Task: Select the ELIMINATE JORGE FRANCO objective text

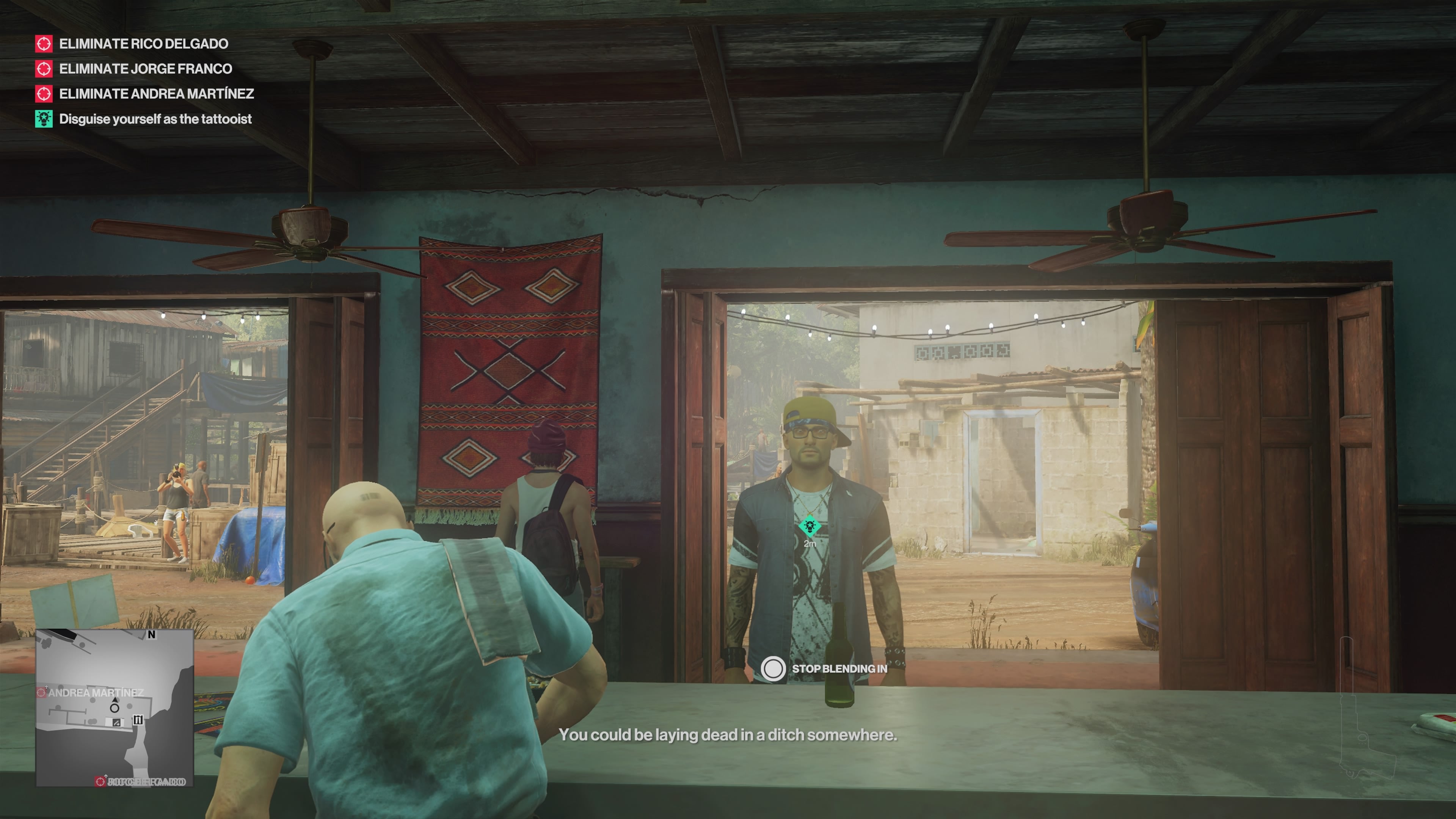Action: click(x=145, y=69)
